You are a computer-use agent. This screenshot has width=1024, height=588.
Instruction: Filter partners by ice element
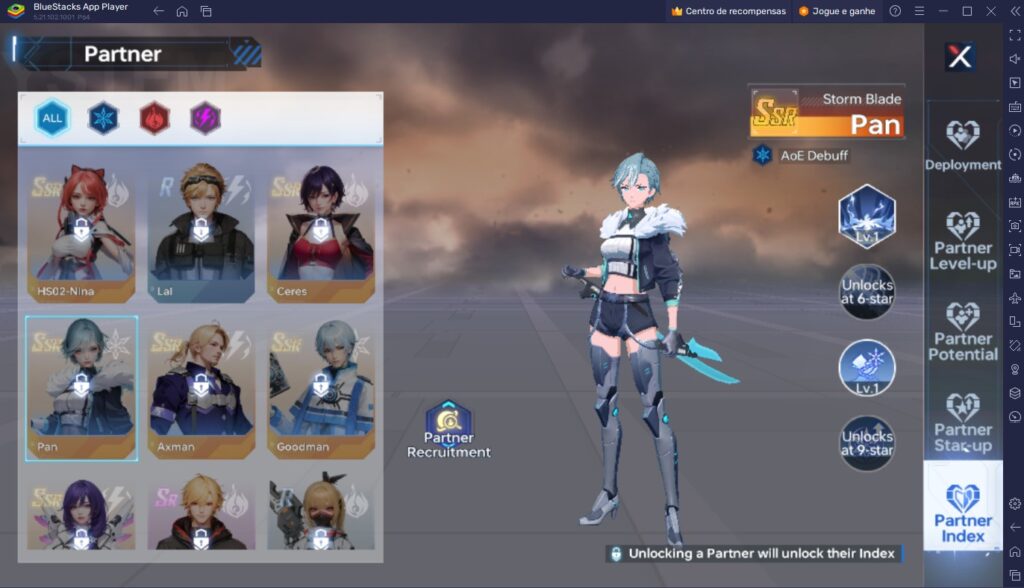[x=103, y=119]
